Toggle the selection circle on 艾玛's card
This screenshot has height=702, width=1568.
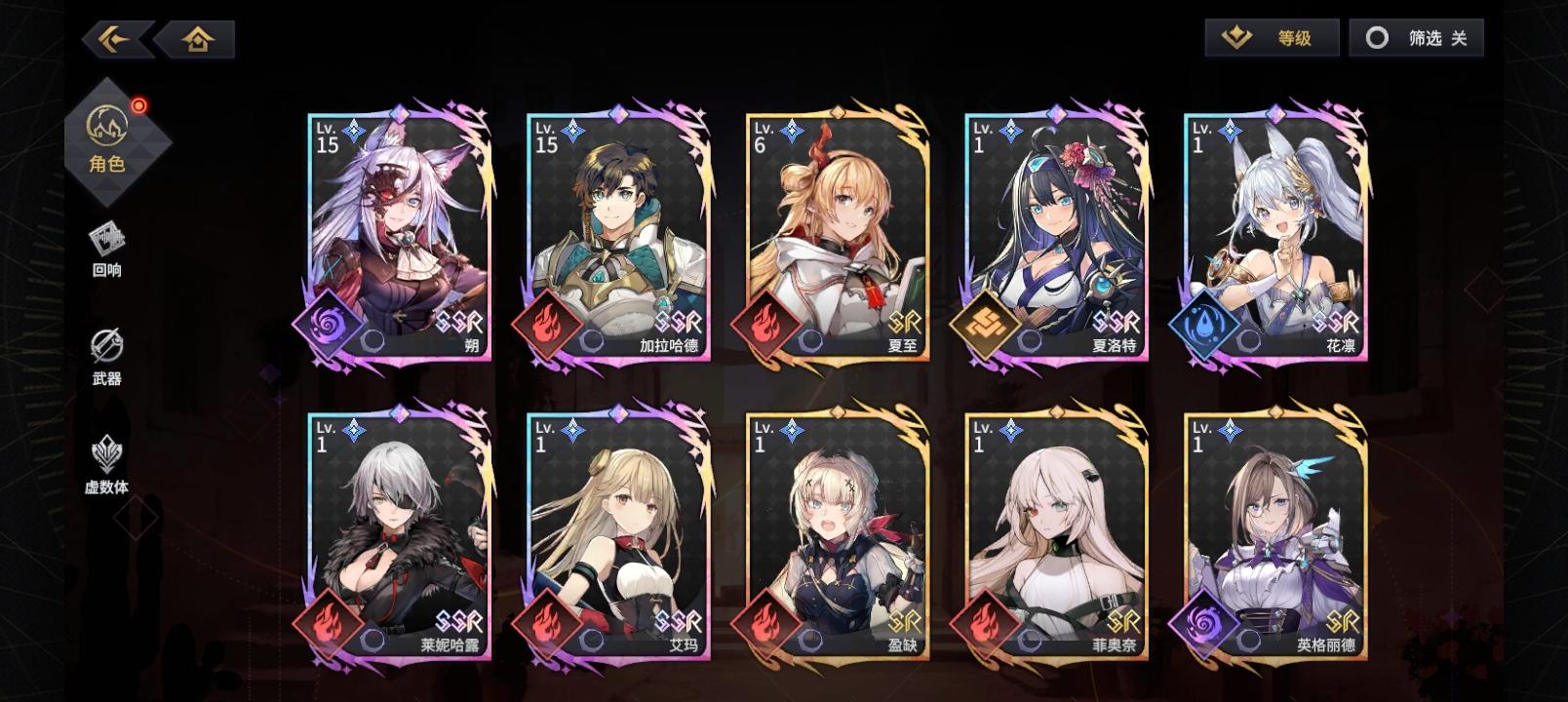[590, 639]
